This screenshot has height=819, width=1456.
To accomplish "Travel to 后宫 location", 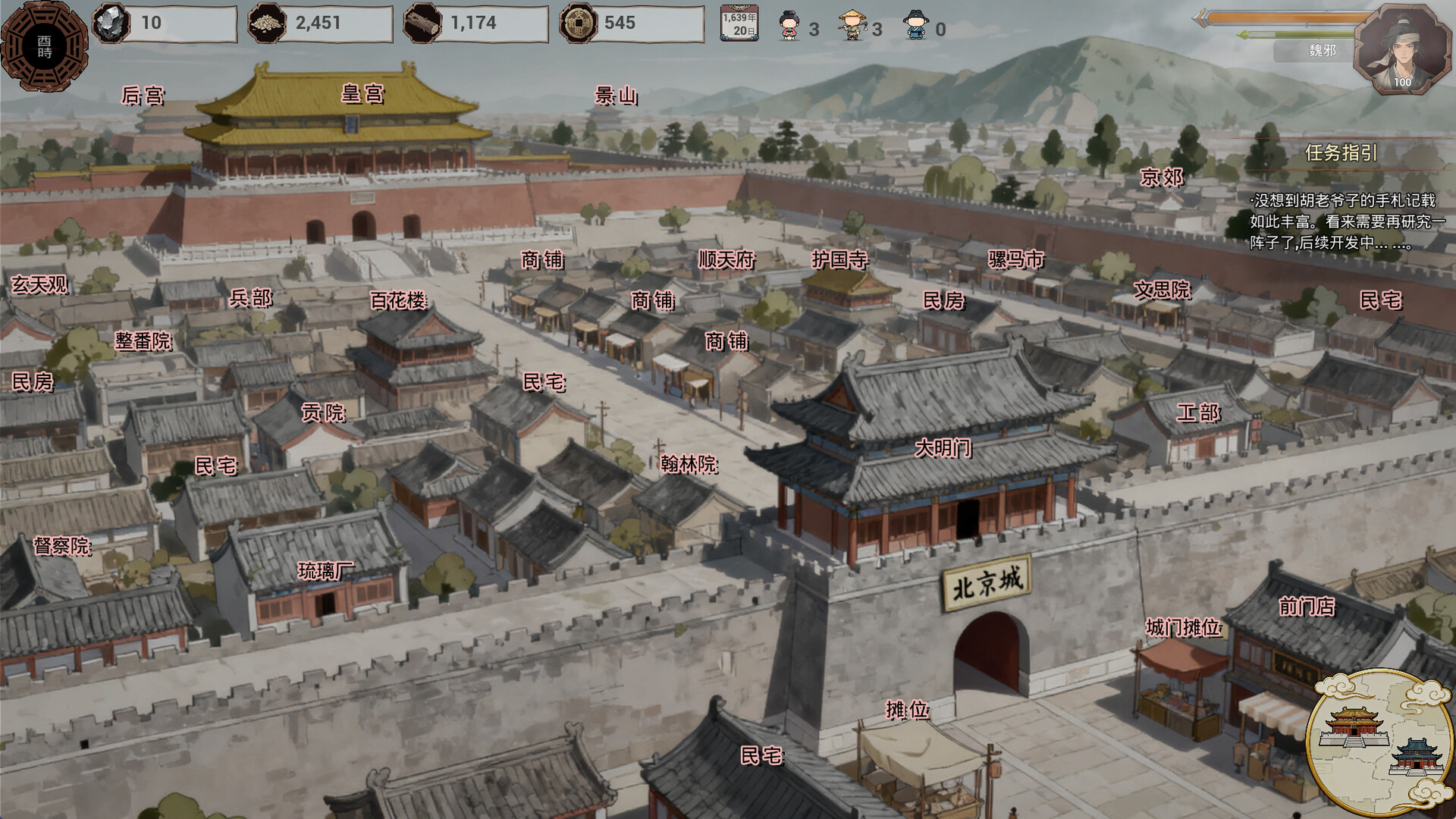I will (x=143, y=96).
